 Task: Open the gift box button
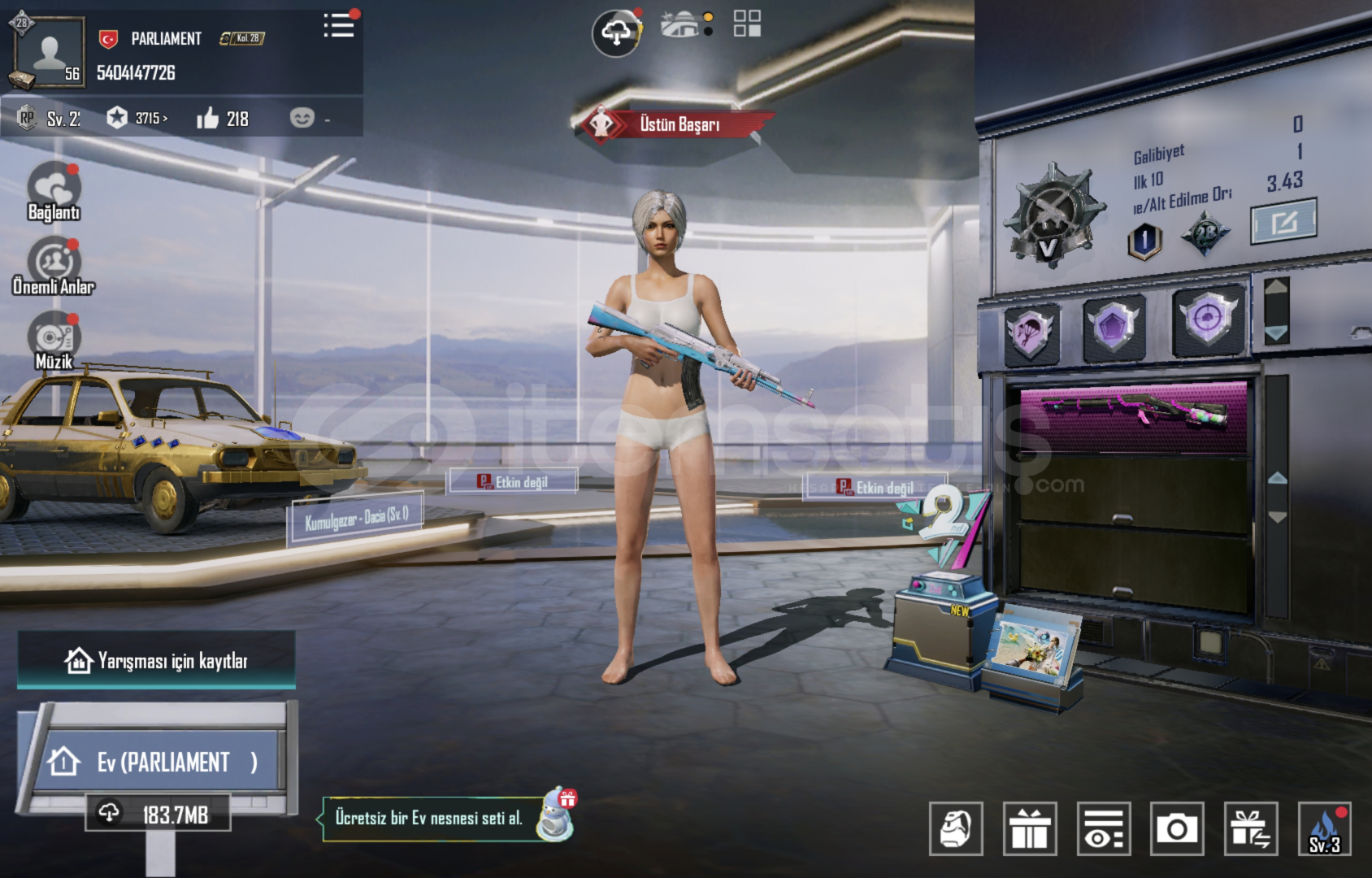point(1029,829)
